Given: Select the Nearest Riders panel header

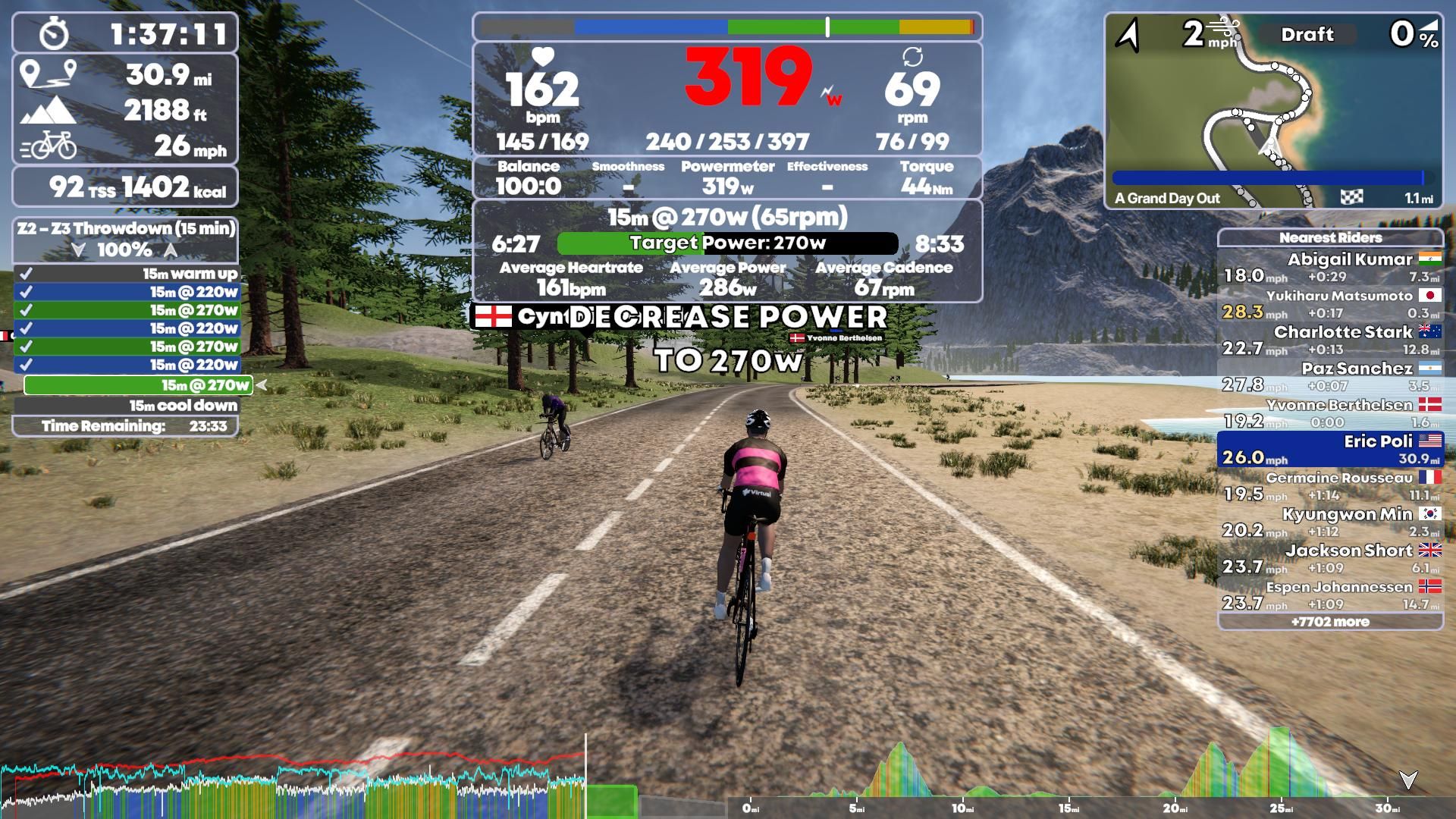Looking at the screenshot, I should pos(1332,237).
